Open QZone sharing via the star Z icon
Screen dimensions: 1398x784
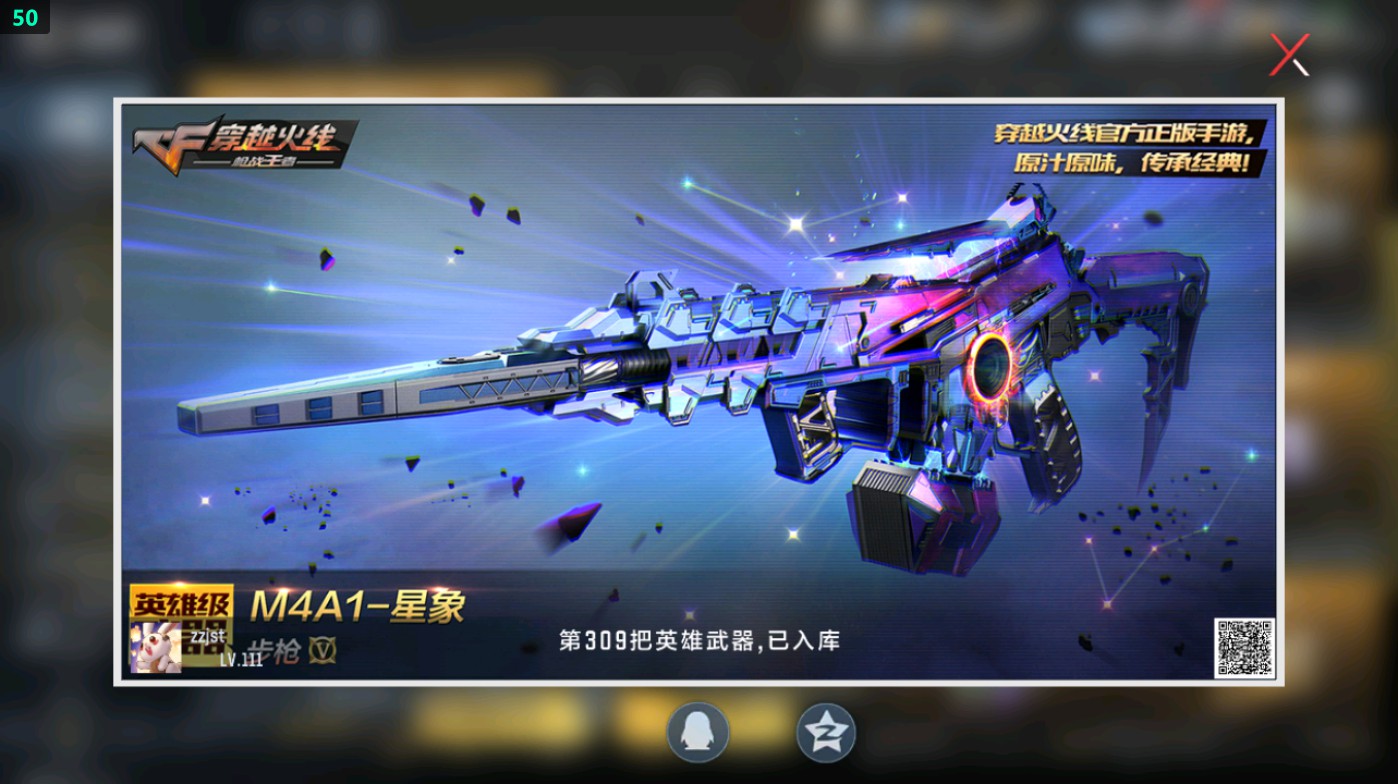pyautogui.click(x=827, y=732)
